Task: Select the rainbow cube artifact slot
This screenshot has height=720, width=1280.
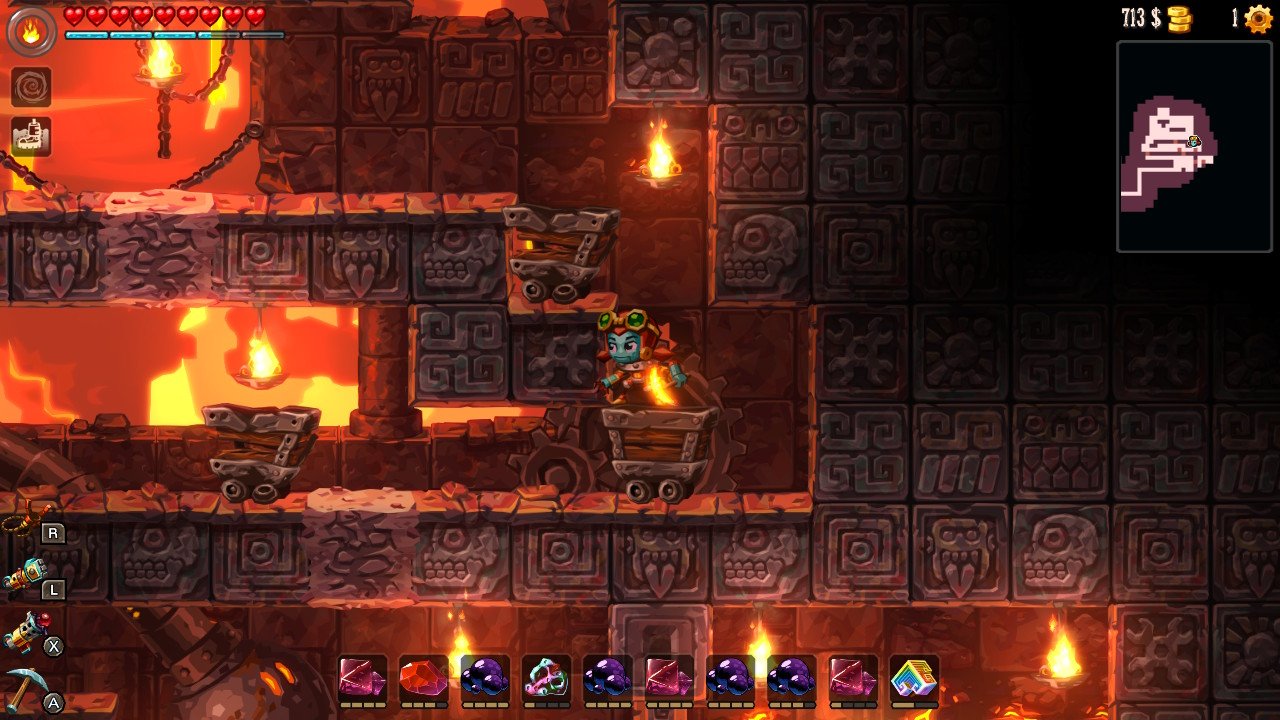Action: click(x=914, y=678)
